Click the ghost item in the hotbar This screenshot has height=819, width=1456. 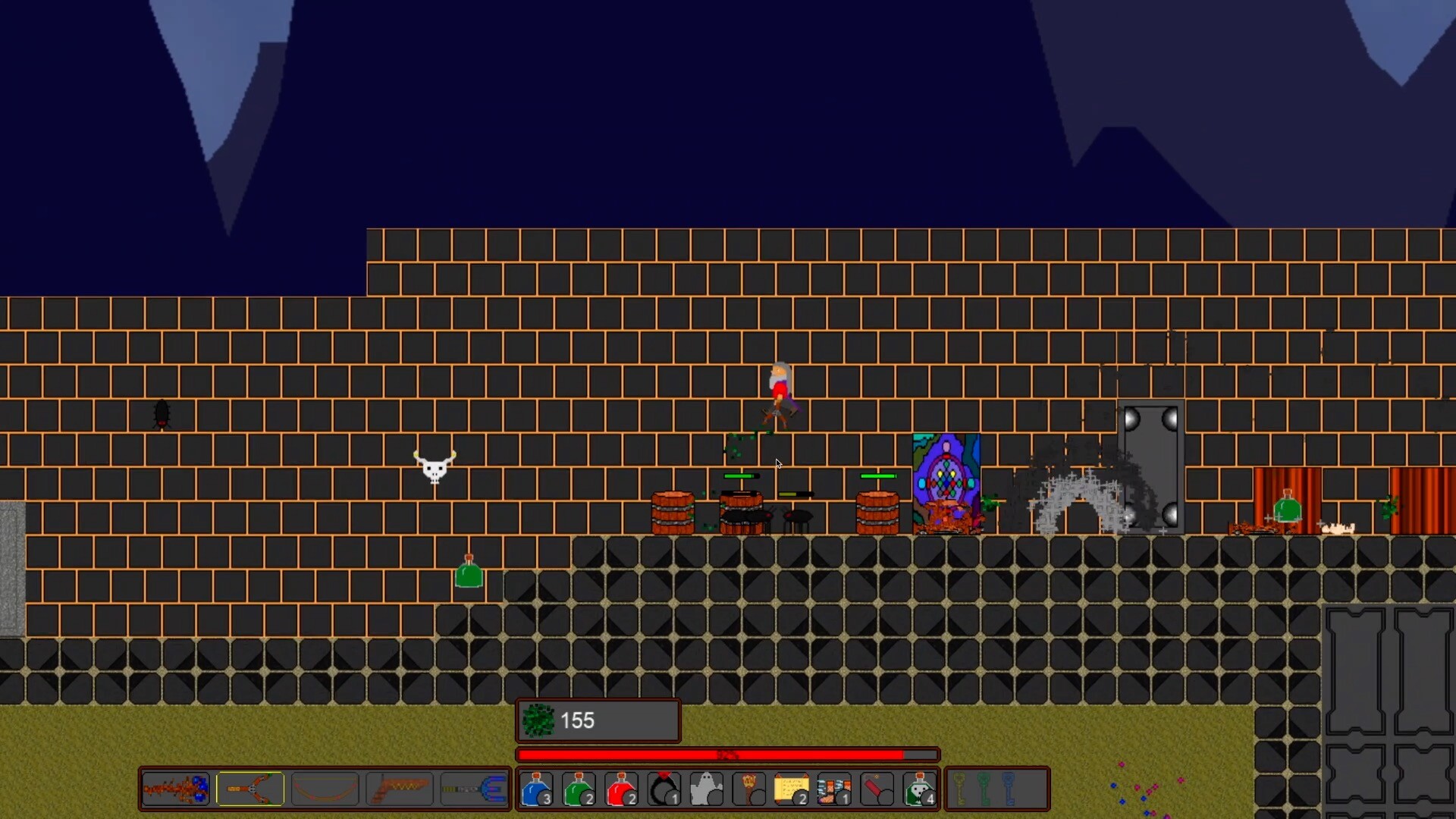[x=706, y=789]
